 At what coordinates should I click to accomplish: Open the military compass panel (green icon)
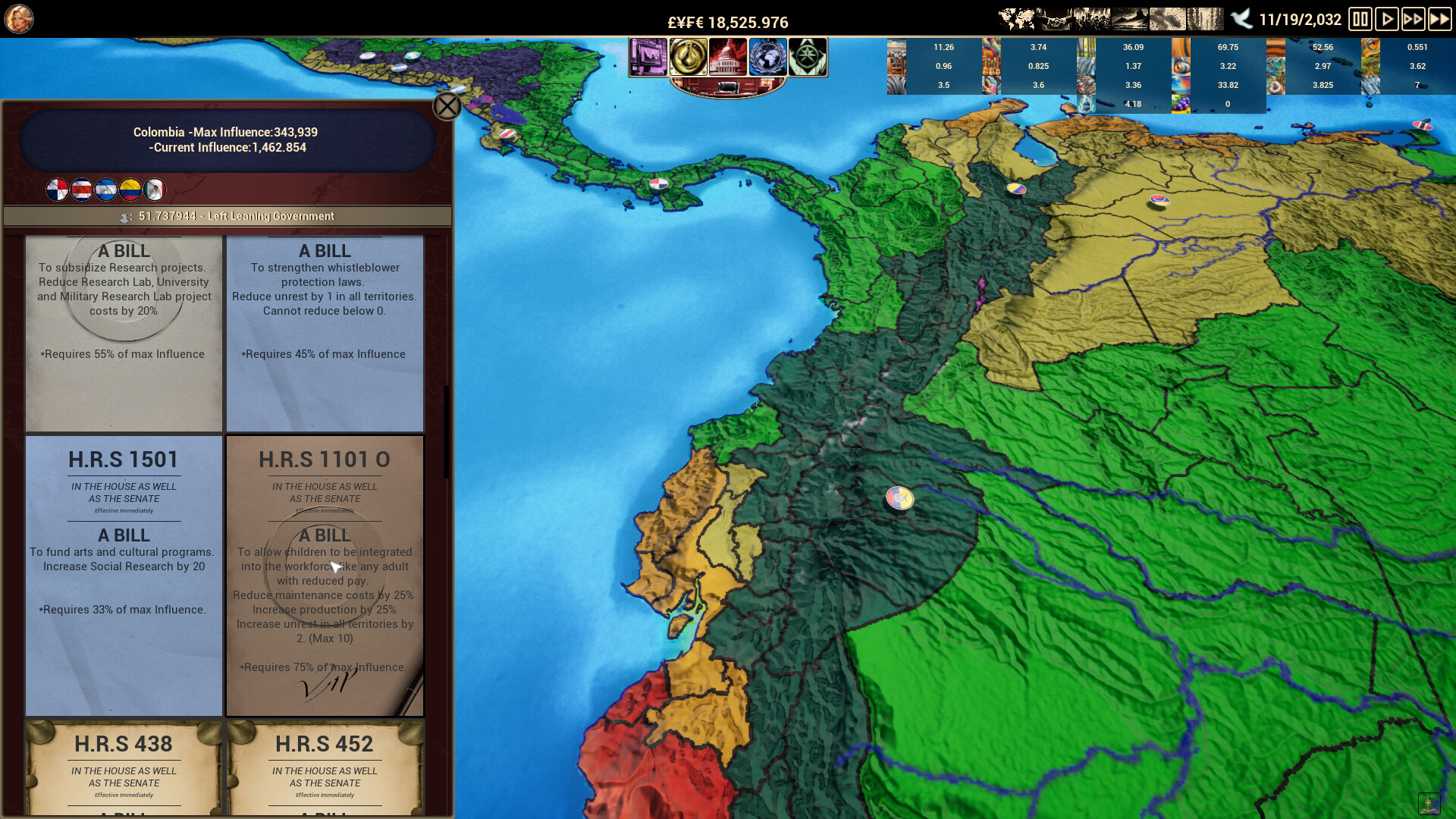(x=808, y=57)
